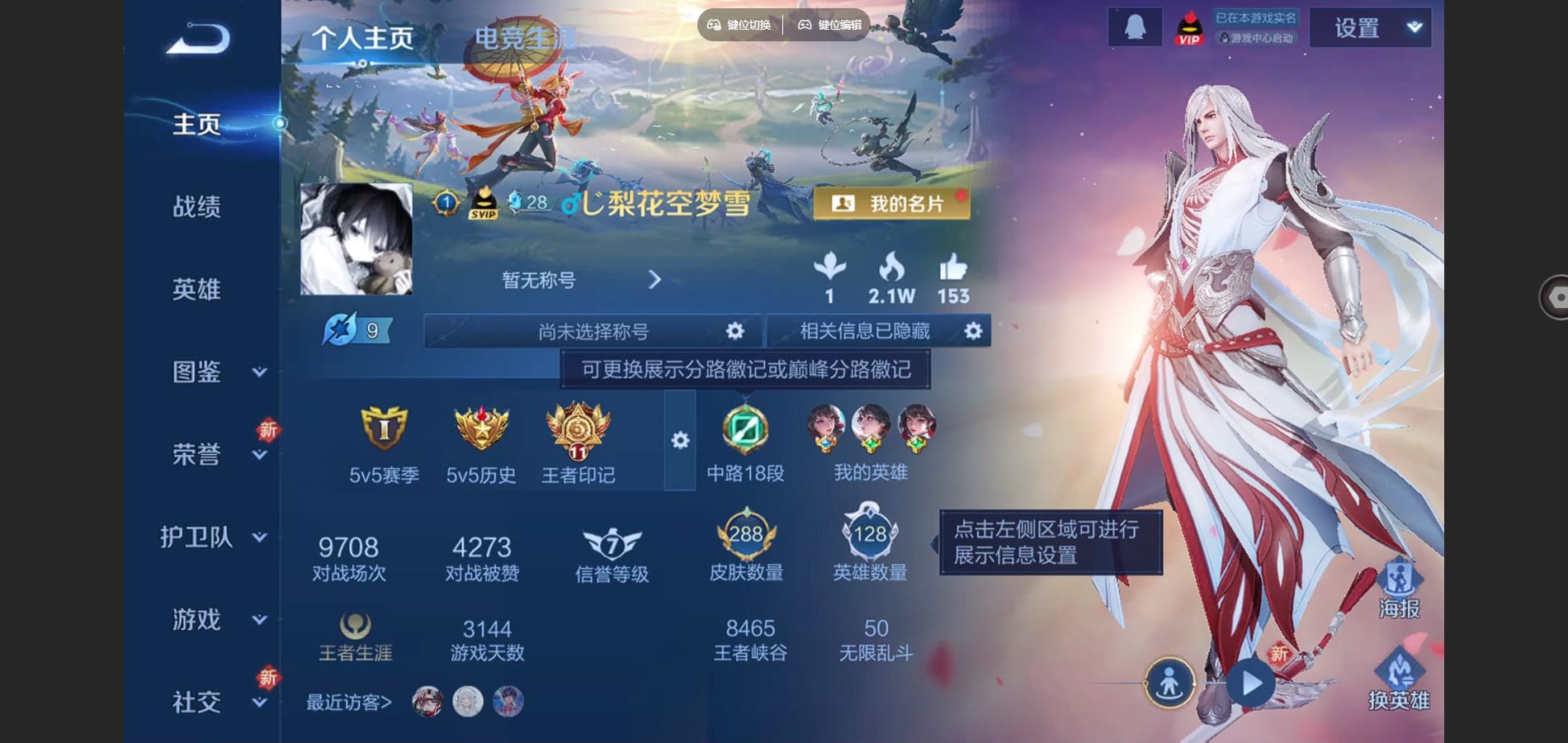Toggle the badge display gear beside 王者印记
This screenshot has height=743, width=1568.
pyautogui.click(x=679, y=442)
